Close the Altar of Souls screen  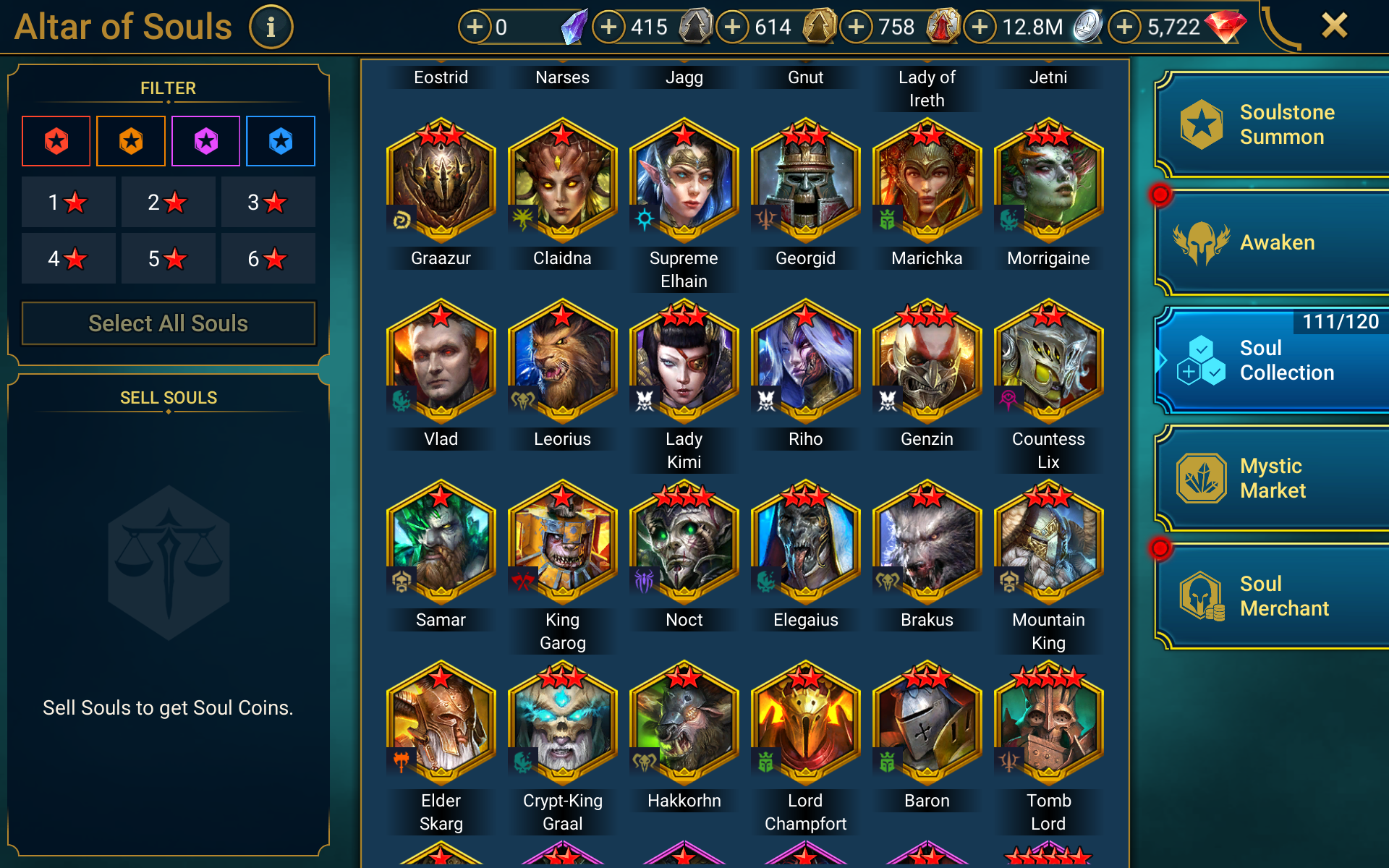[x=1334, y=26]
